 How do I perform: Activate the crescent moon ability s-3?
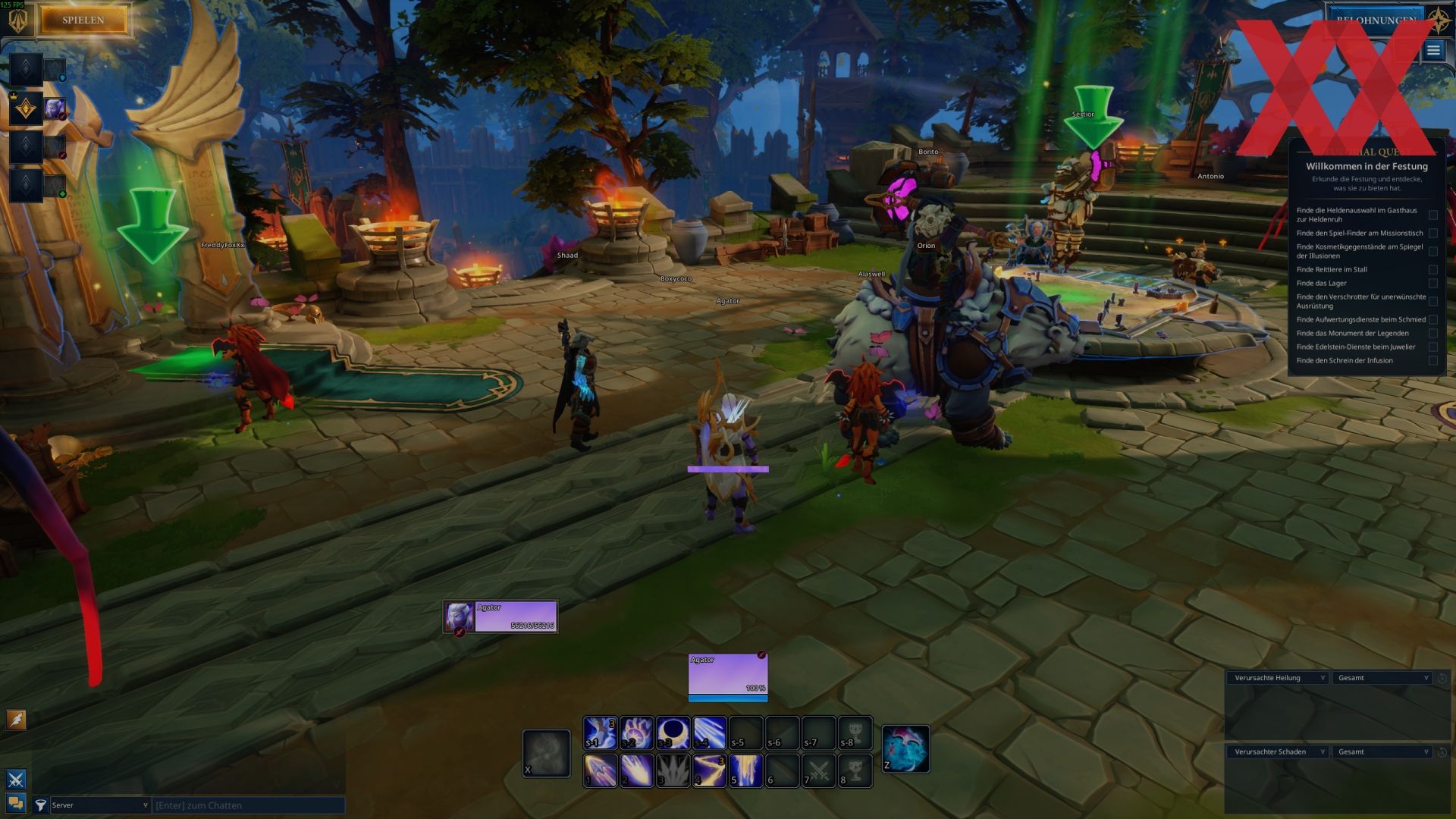coord(673,733)
